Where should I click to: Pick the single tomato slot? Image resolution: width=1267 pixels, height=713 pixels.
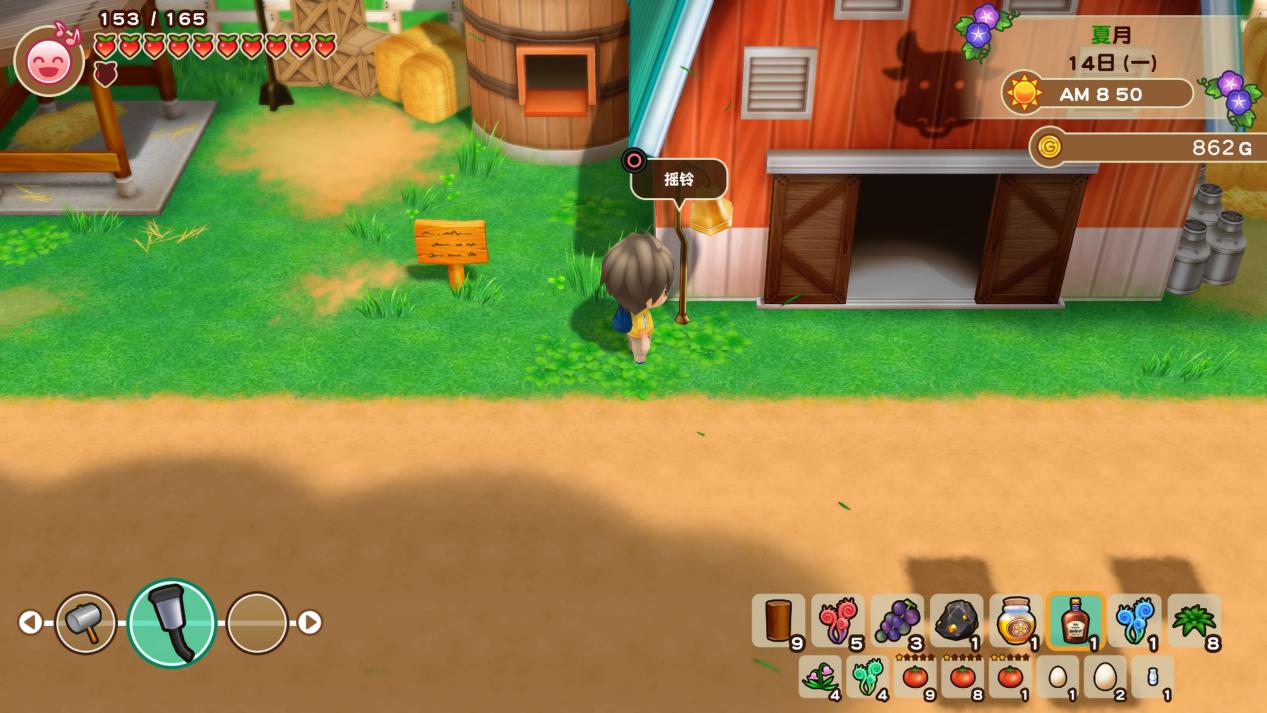pos(1010,677)
